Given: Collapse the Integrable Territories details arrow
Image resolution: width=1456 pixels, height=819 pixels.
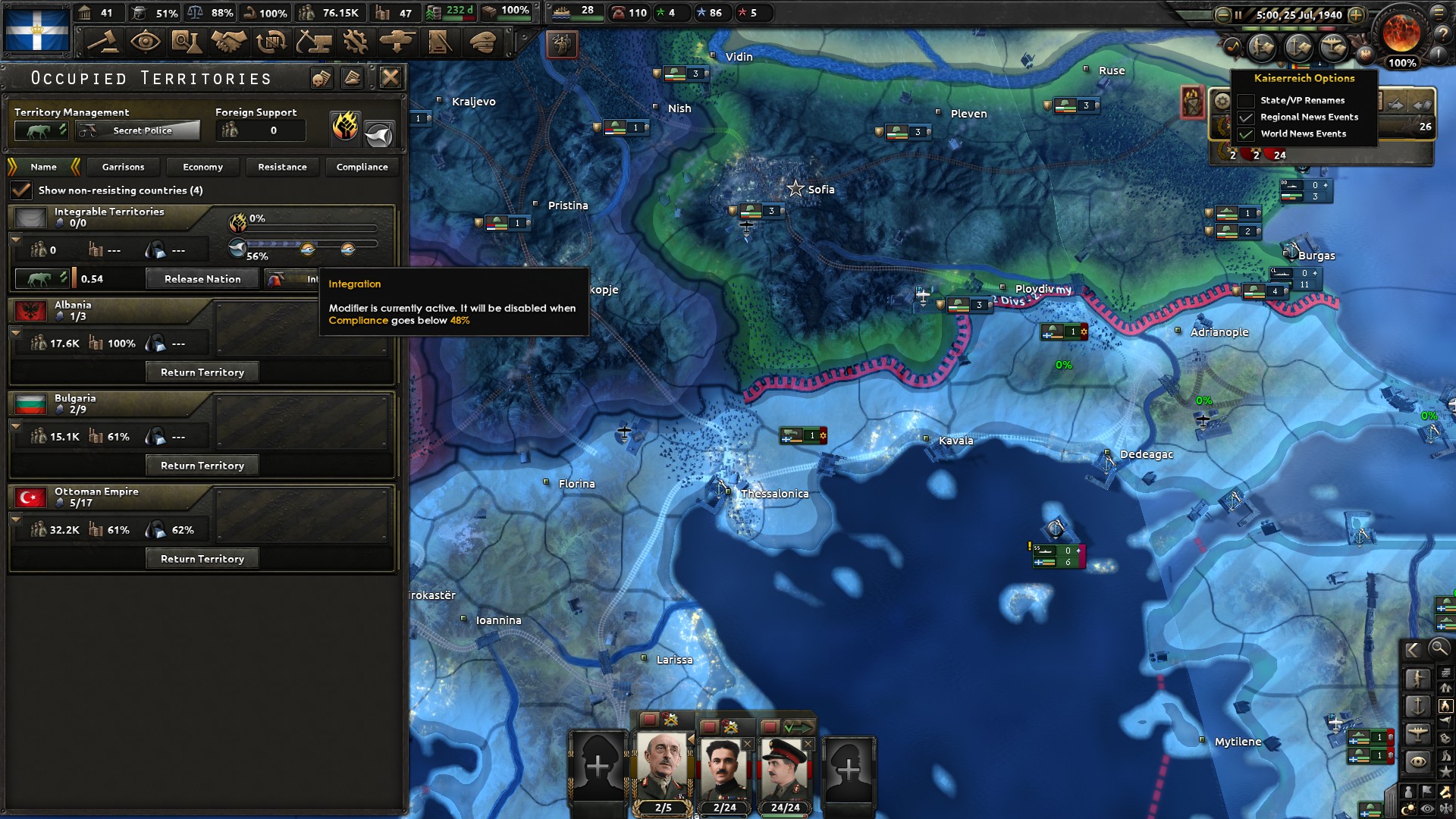Looking at the screenshot, I should coord(16,240).
